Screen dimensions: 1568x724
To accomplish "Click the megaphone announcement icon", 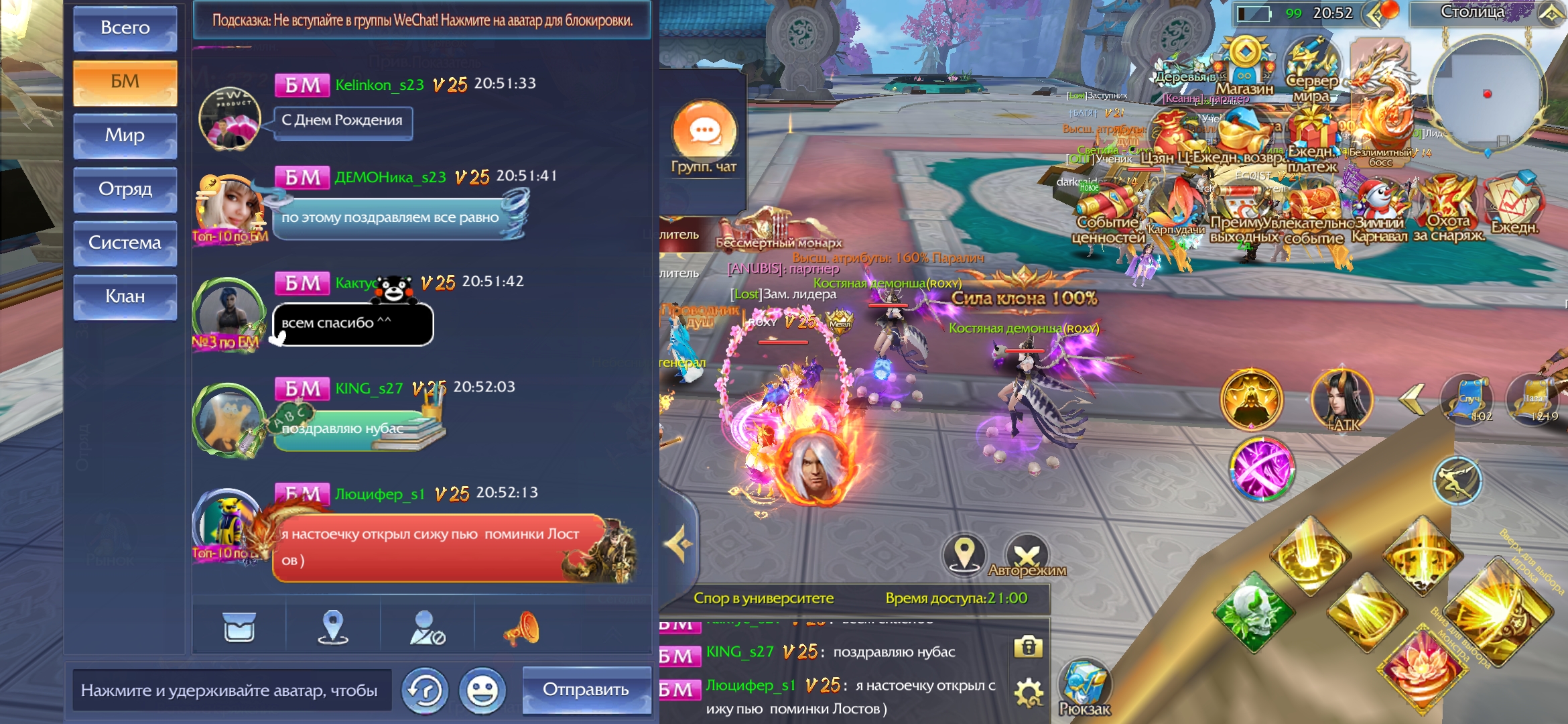I will coord(521,629).
